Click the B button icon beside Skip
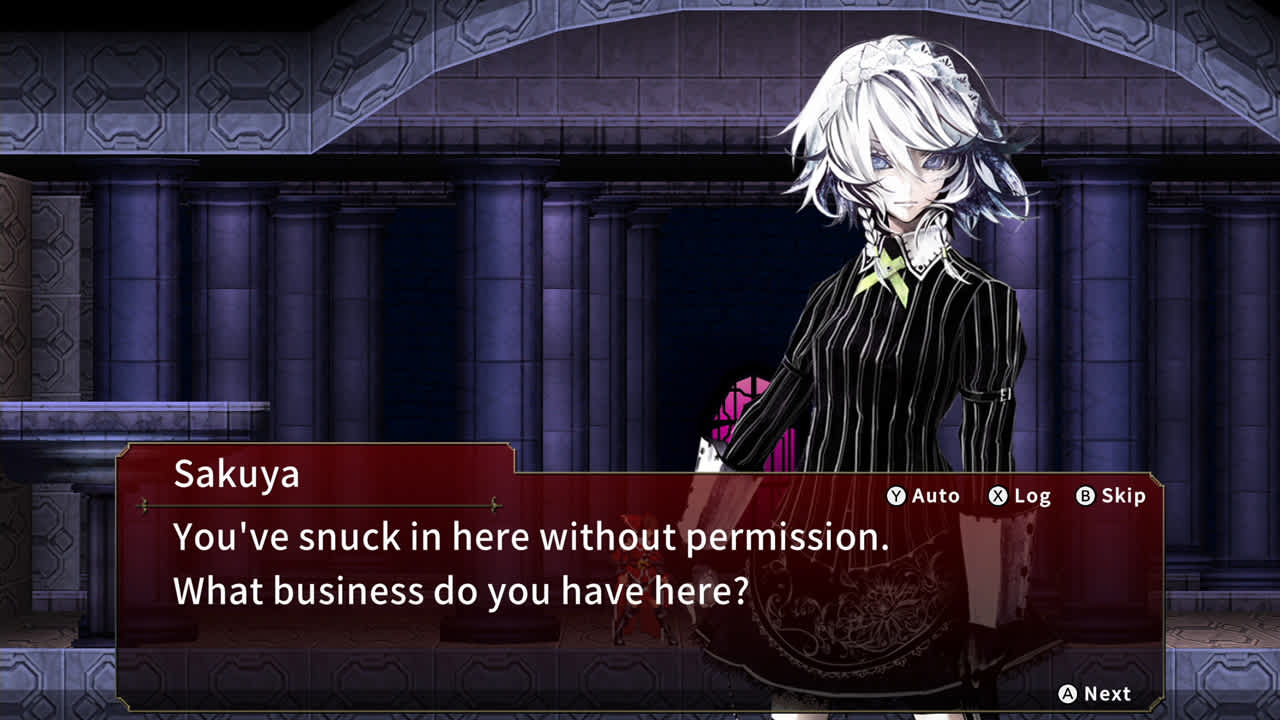Image resolution: width=1280 pixels, height=720 pixels. coord(1087,496)
